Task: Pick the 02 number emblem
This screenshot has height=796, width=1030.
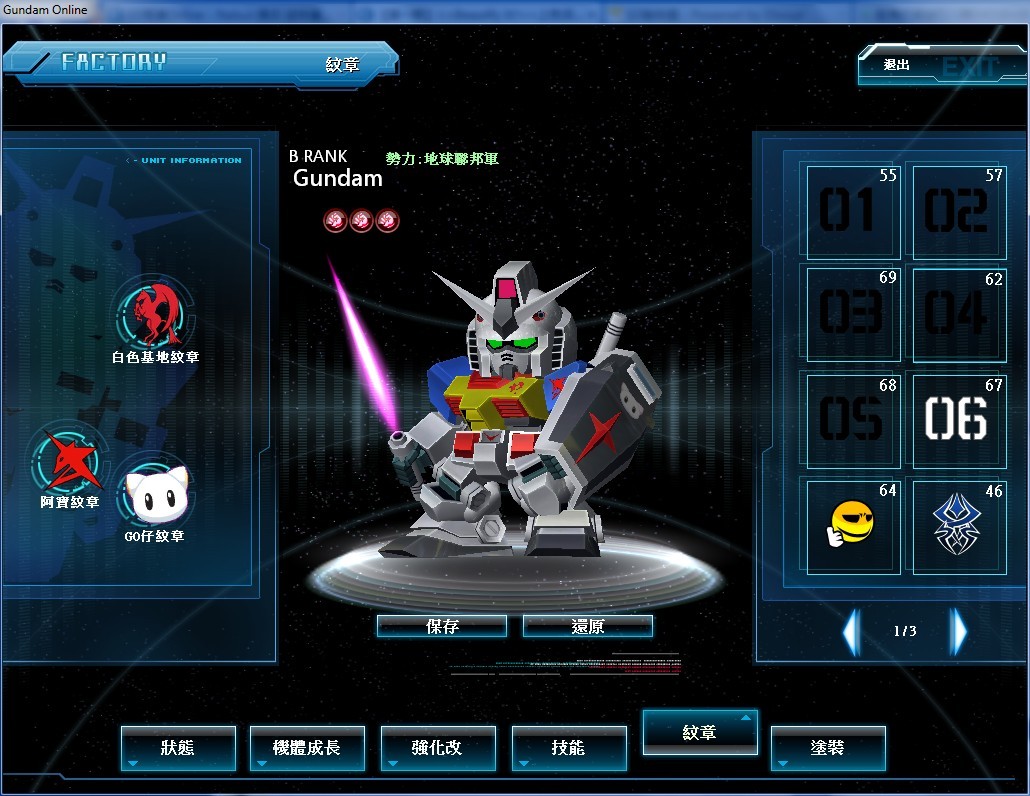Action: (958, 212)
